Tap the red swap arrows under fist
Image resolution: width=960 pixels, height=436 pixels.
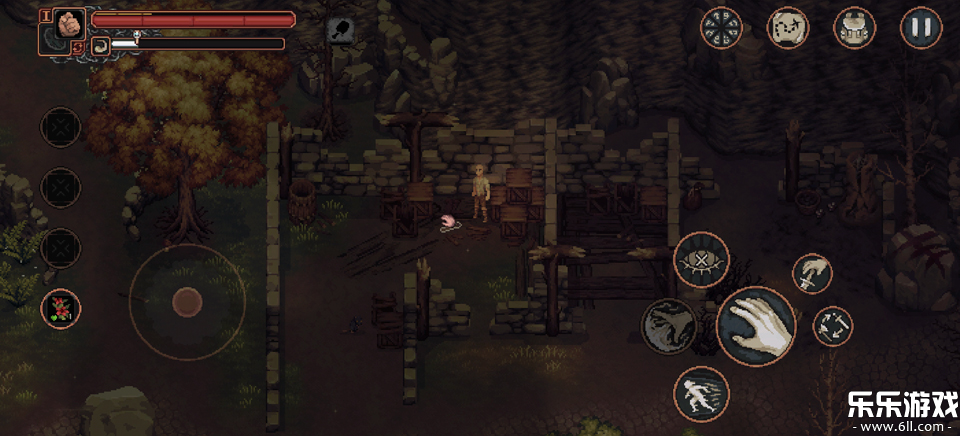coord(77,47)
